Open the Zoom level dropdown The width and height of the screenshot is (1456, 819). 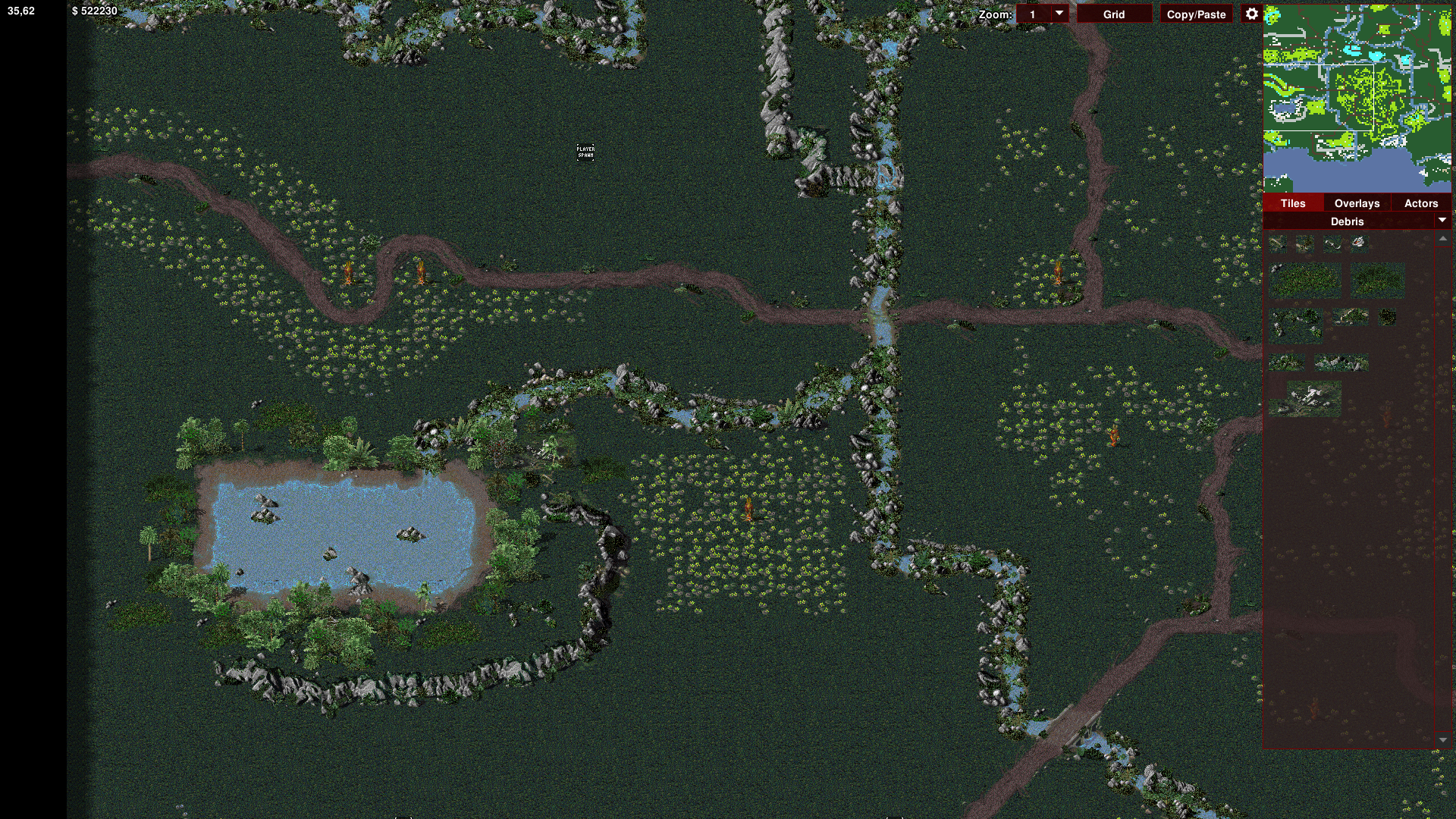pyautogui.click(x=1059, y=14)
